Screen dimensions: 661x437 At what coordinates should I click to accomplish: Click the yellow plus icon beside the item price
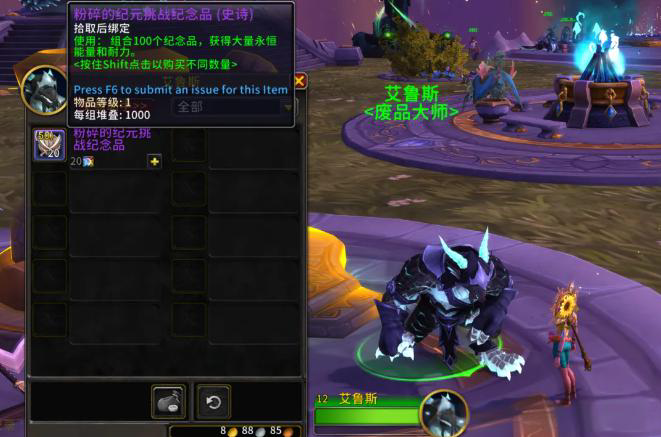pyautogui.click(x=154, y=161)
